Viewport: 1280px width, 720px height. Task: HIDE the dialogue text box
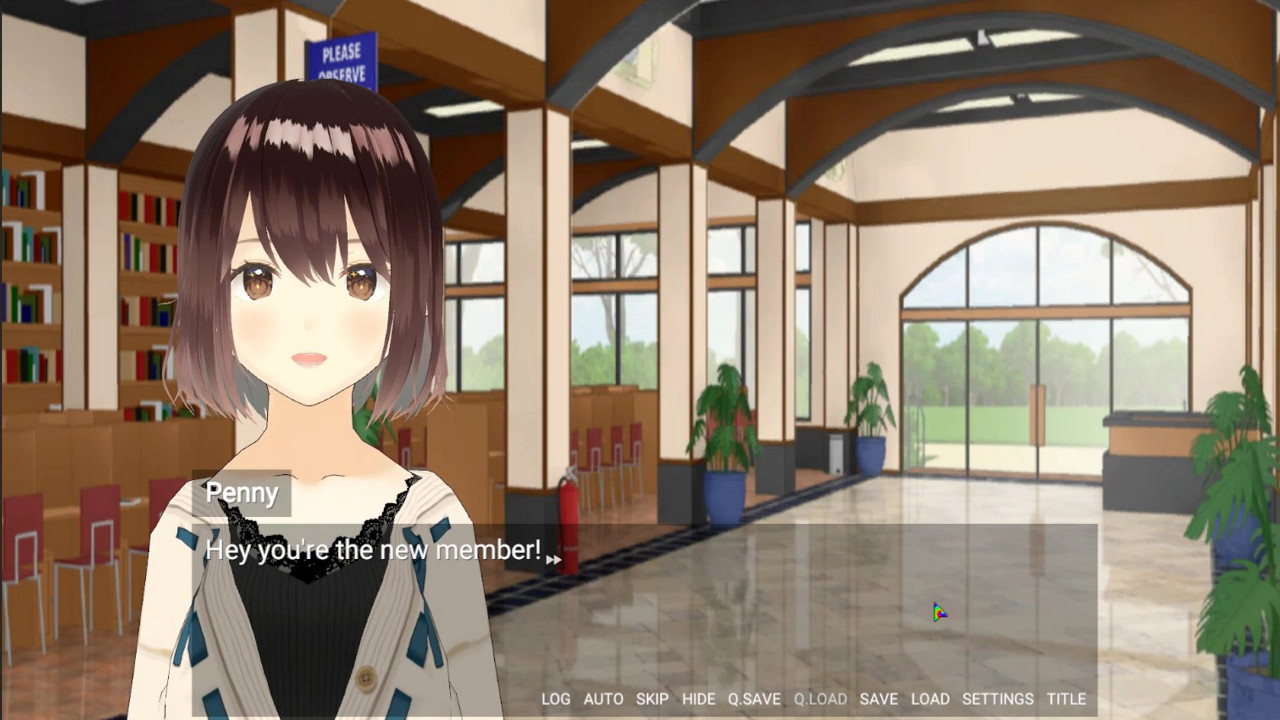pos(699,699)
